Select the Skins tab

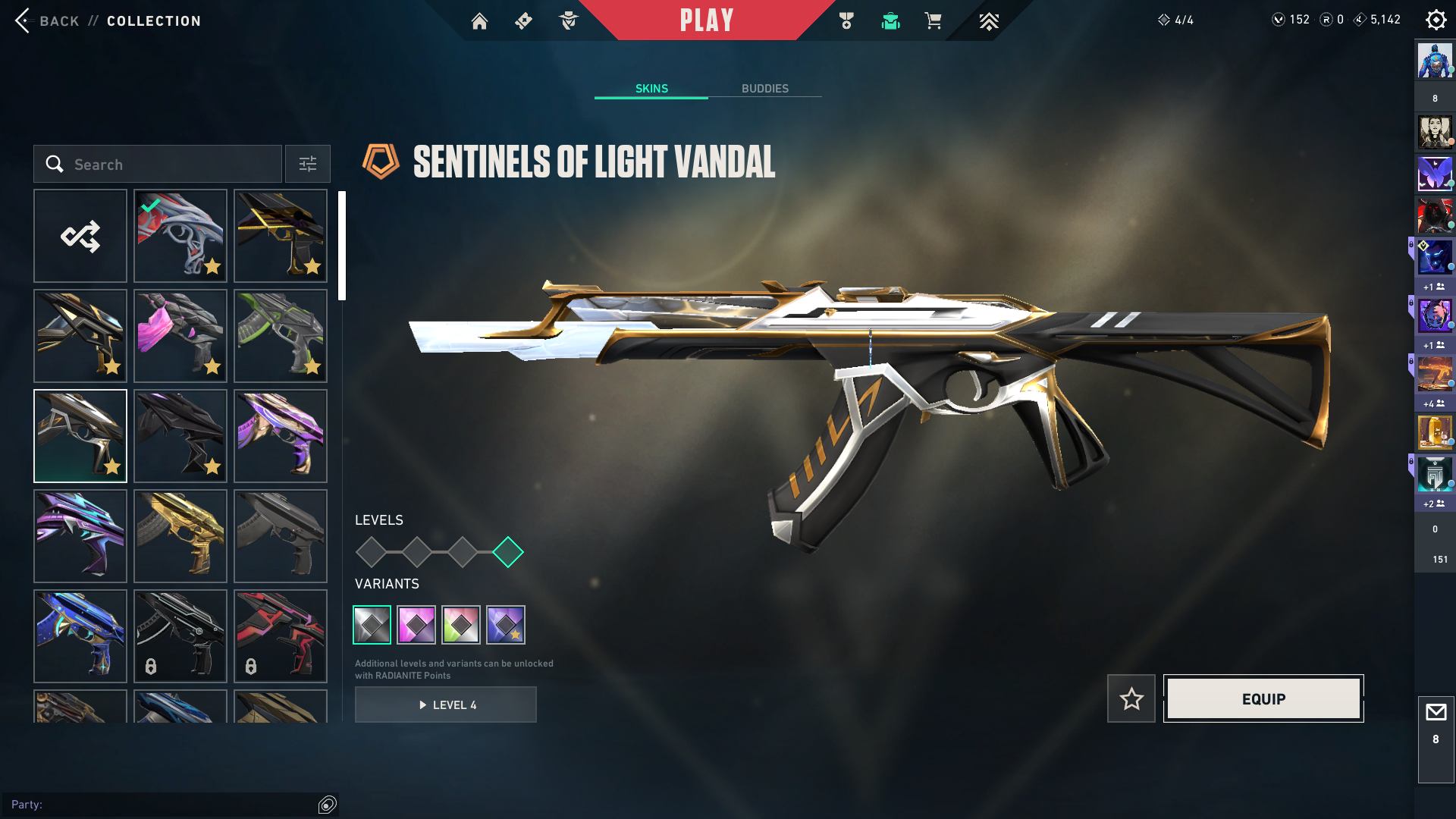[651, 89]
